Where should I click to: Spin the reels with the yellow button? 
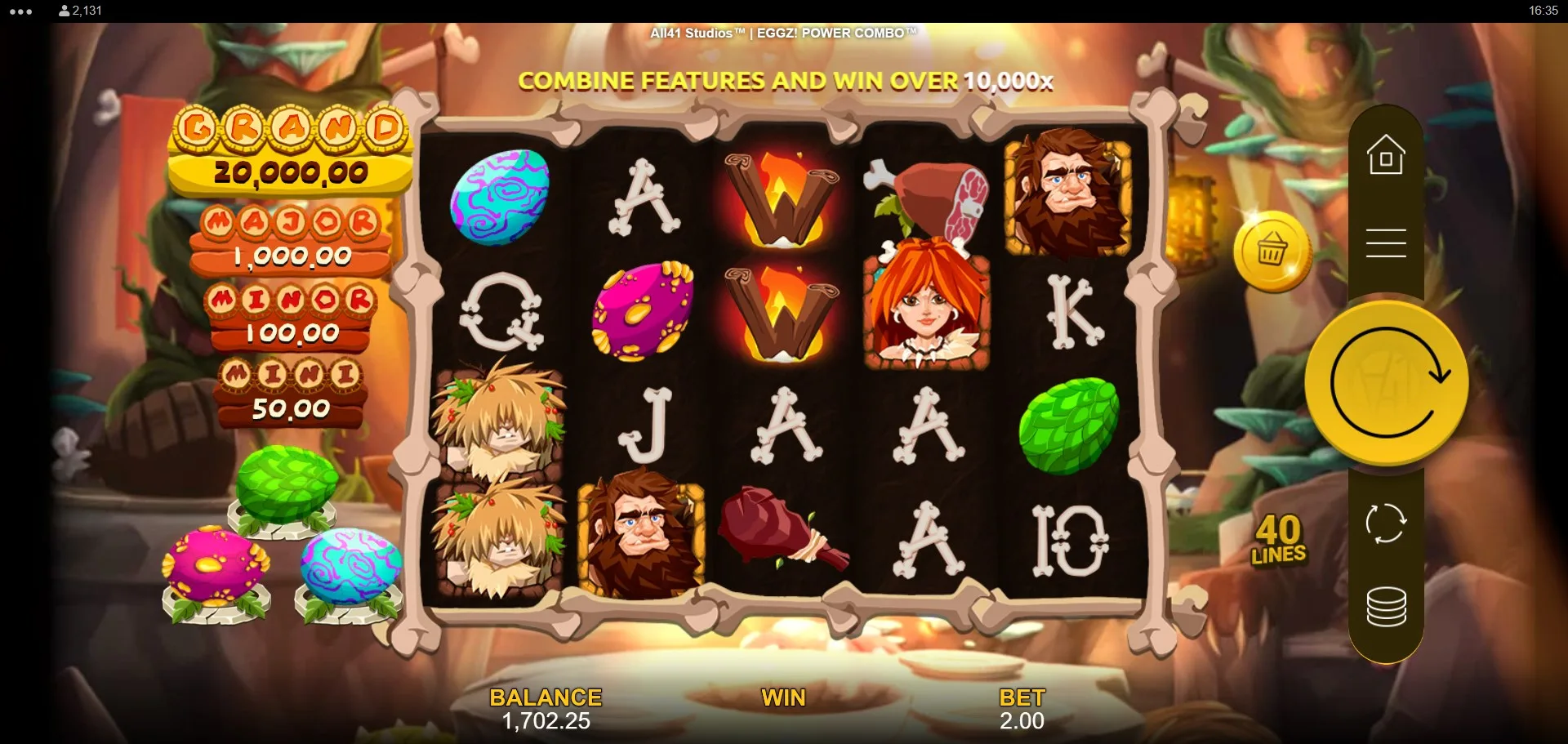click(x=1386, y=383)
